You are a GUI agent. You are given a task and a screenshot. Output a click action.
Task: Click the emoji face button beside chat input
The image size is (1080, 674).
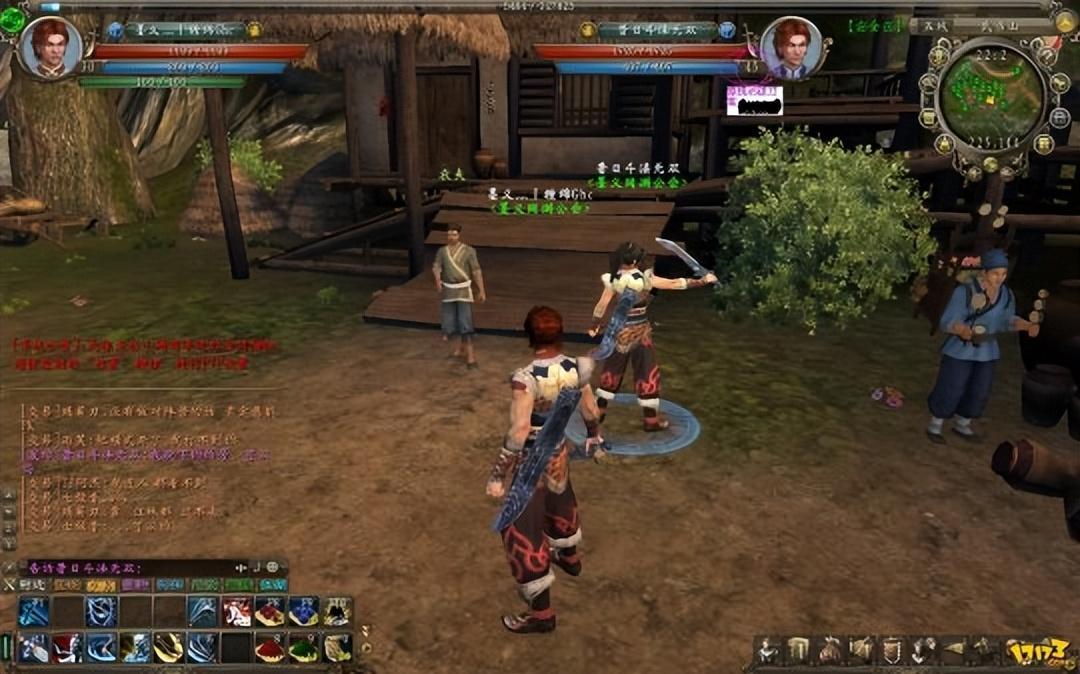pos(272,567)
